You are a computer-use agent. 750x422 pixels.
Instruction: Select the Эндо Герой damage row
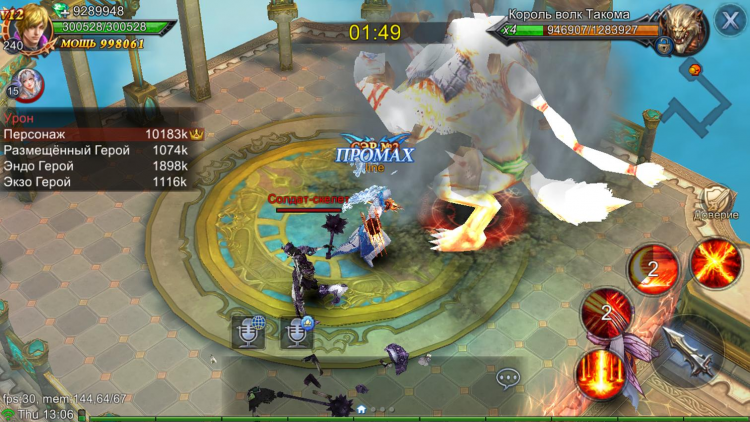click(102, 166)
